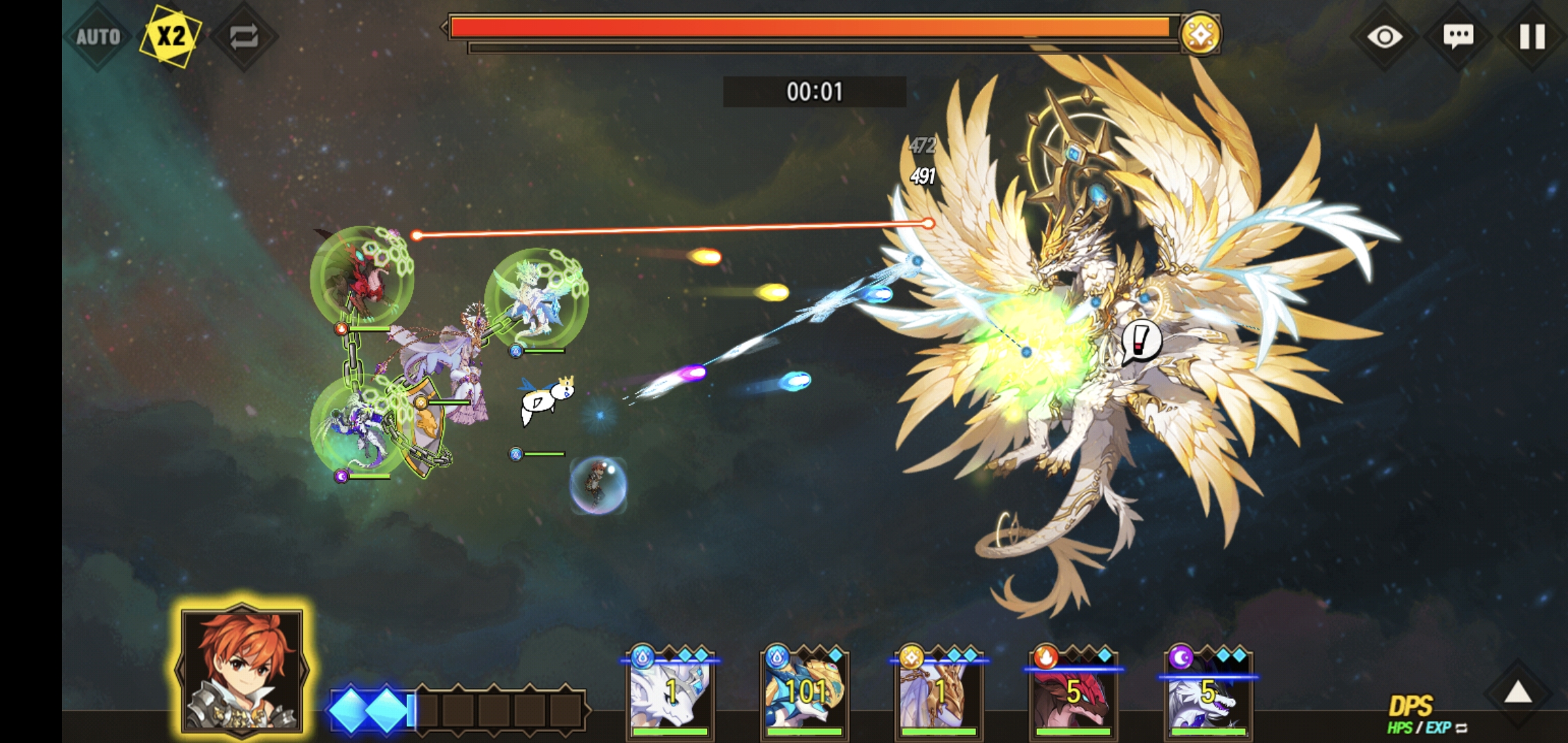Open the chat speech bubble
This screenshot has height=743, width=1568.
[x=1458, y=36]
